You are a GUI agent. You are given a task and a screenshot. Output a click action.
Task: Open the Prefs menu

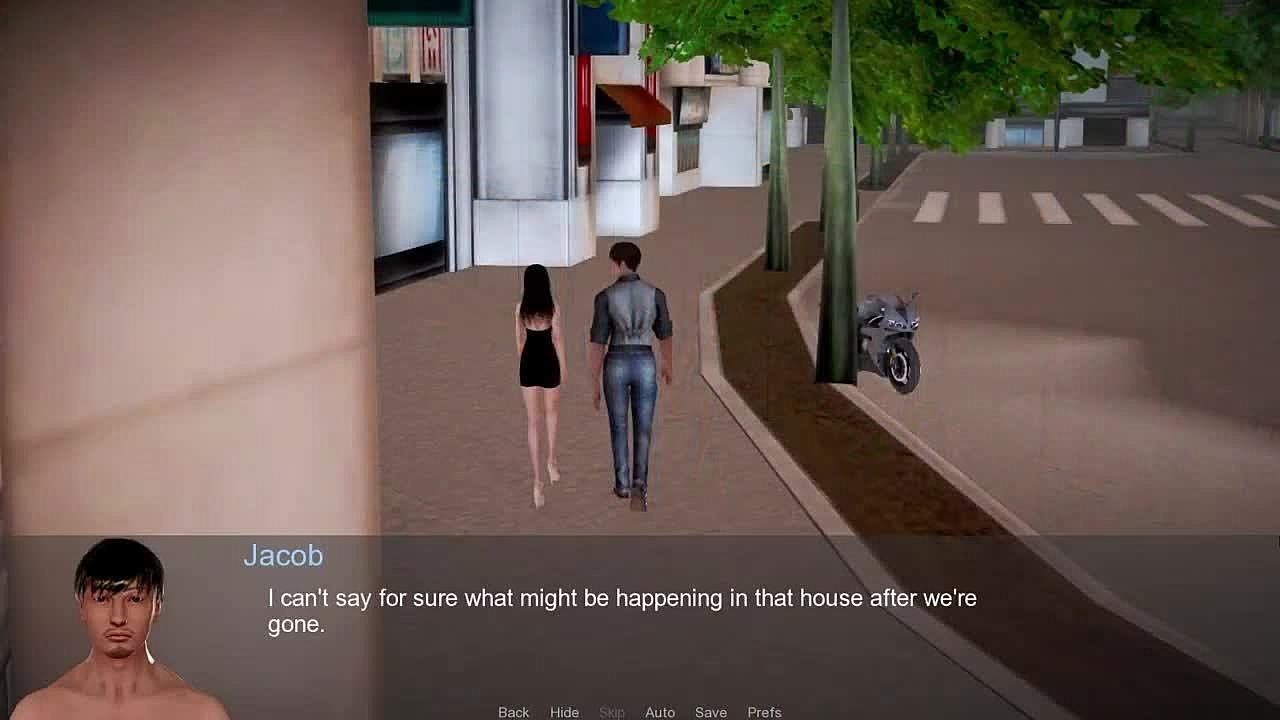tap(764, 712)
